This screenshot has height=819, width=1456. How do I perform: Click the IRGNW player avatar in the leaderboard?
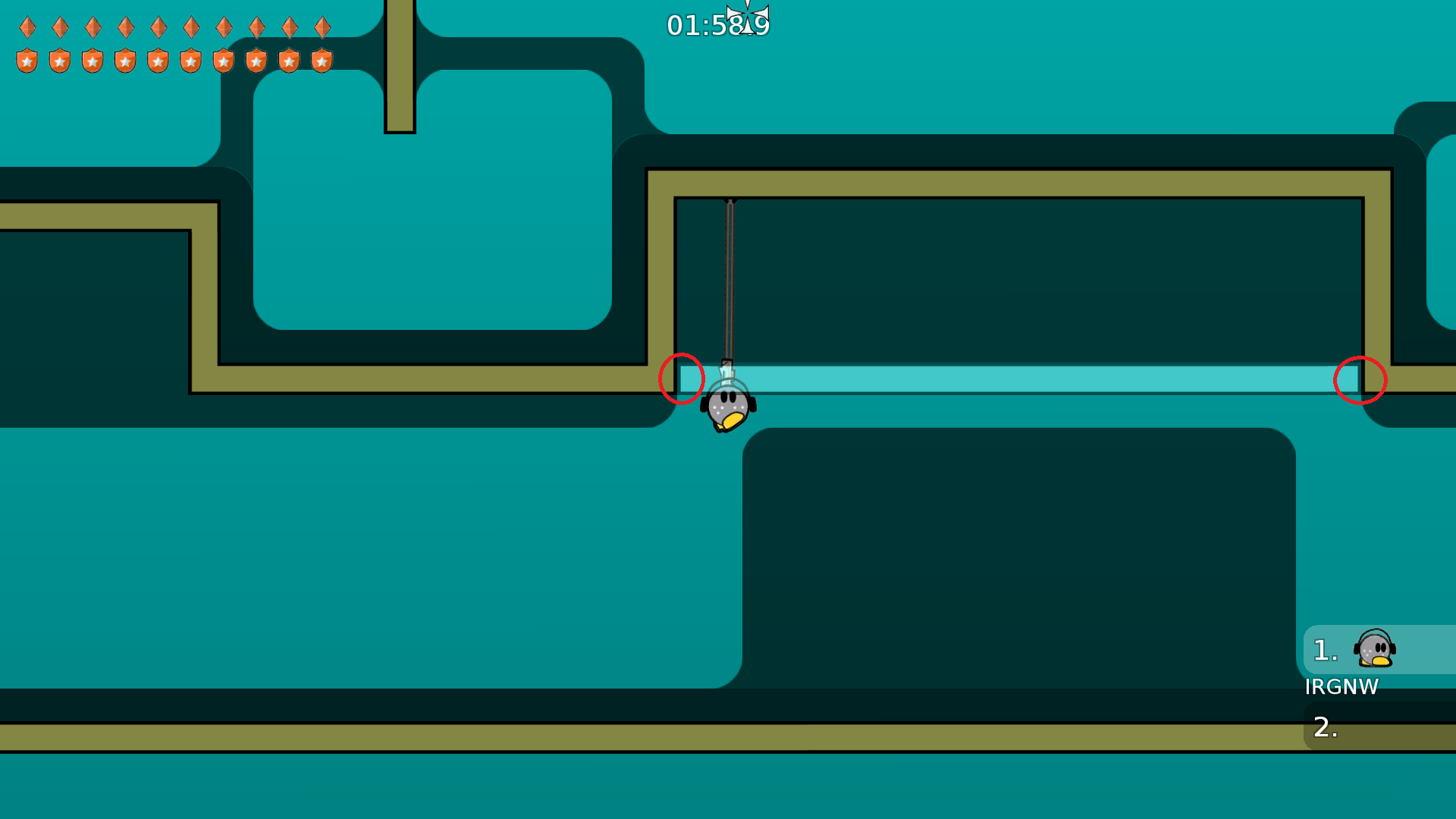pos(1373,650)
